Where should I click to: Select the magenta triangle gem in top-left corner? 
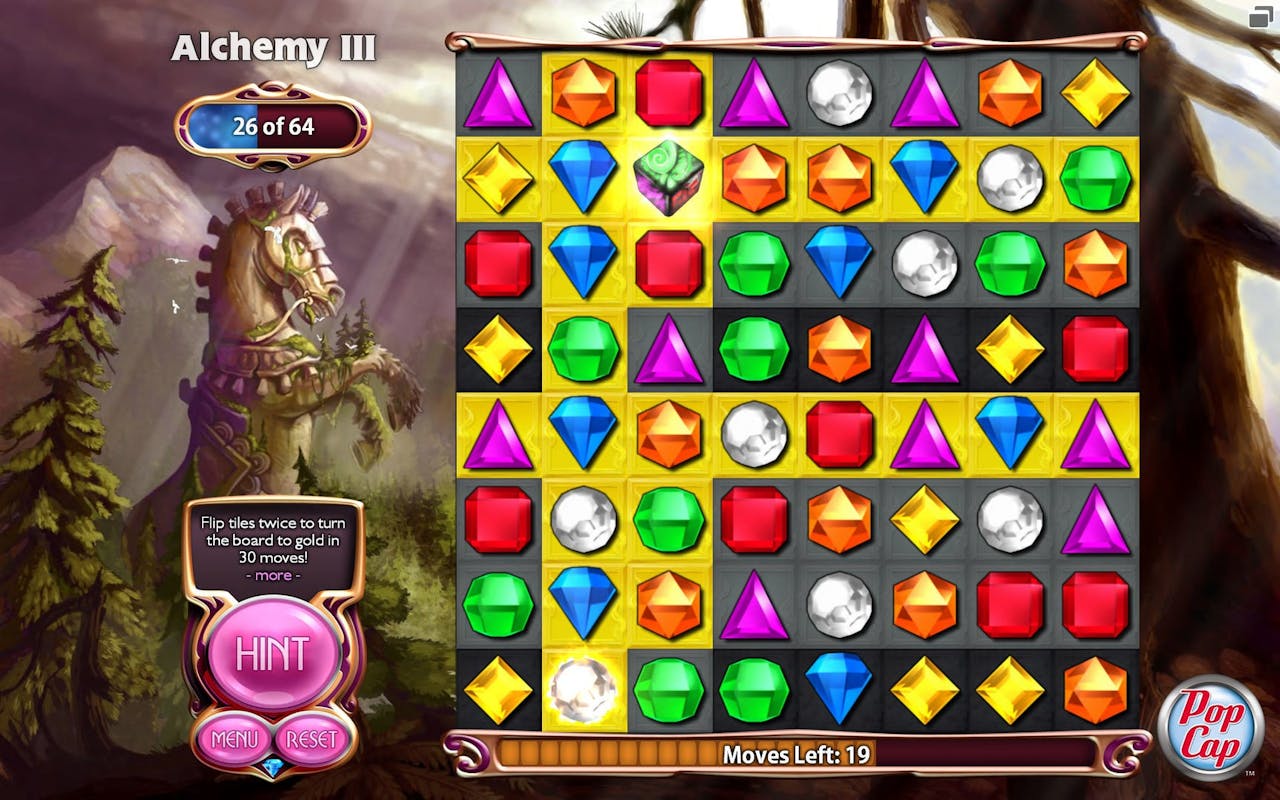[x=498, y=95]
